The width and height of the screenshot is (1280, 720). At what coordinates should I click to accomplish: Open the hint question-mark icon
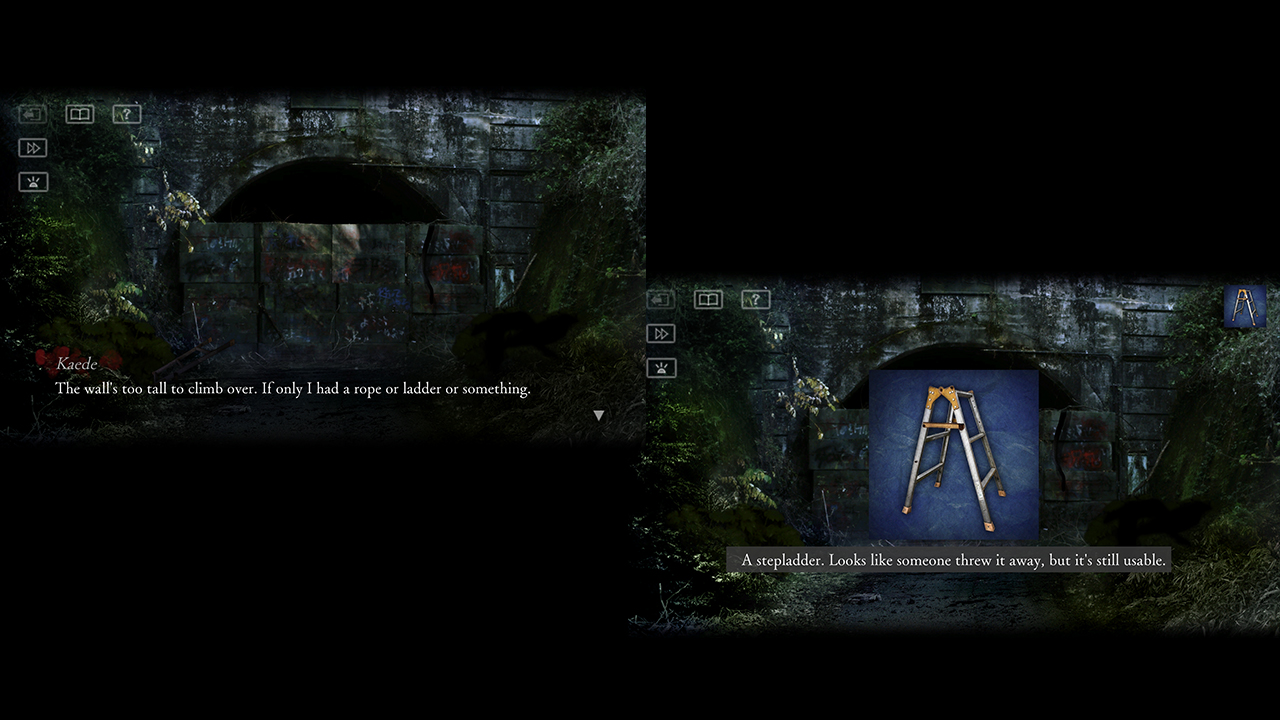click(126, 114)
